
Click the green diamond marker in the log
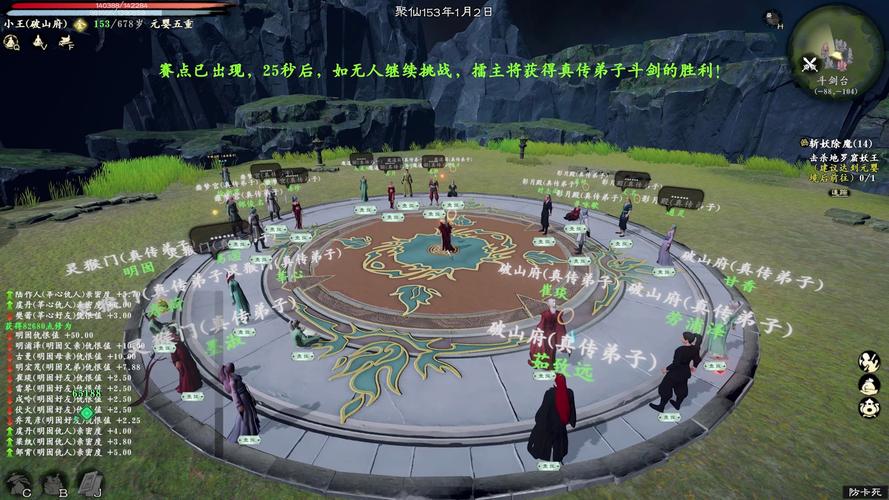[87, 413]
